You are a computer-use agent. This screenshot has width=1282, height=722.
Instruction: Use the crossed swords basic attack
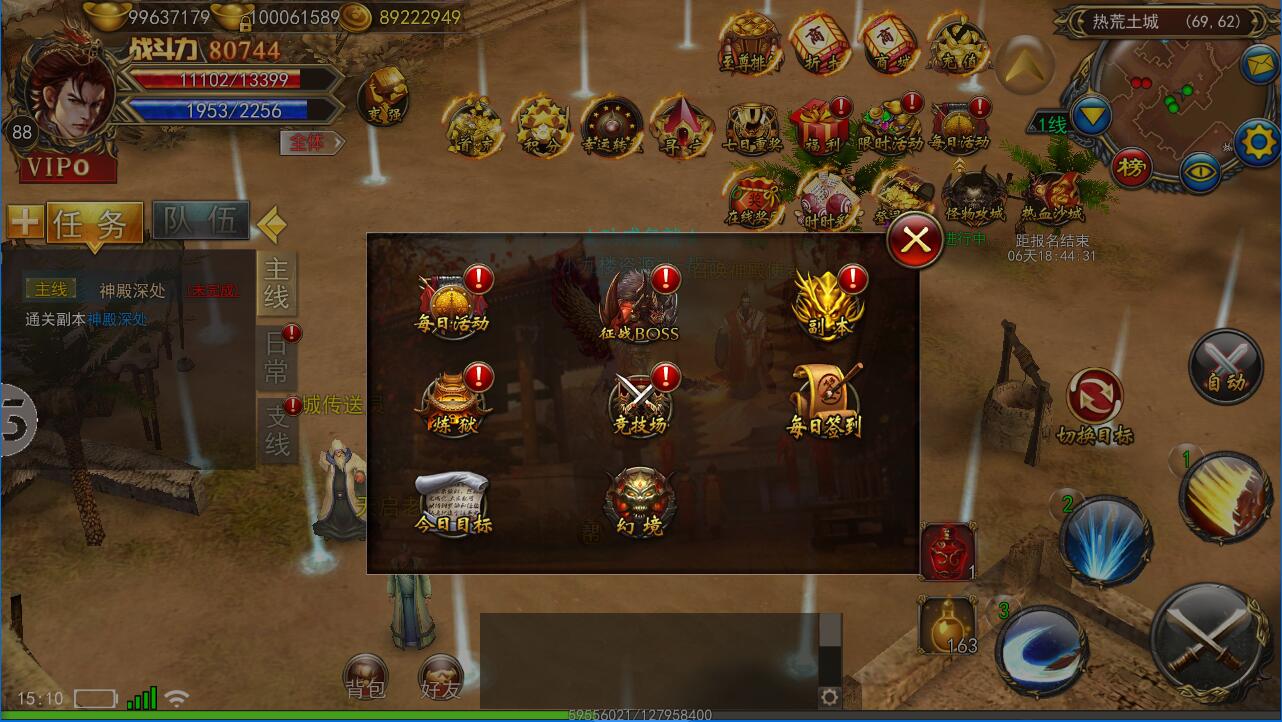coord(1211,630)
